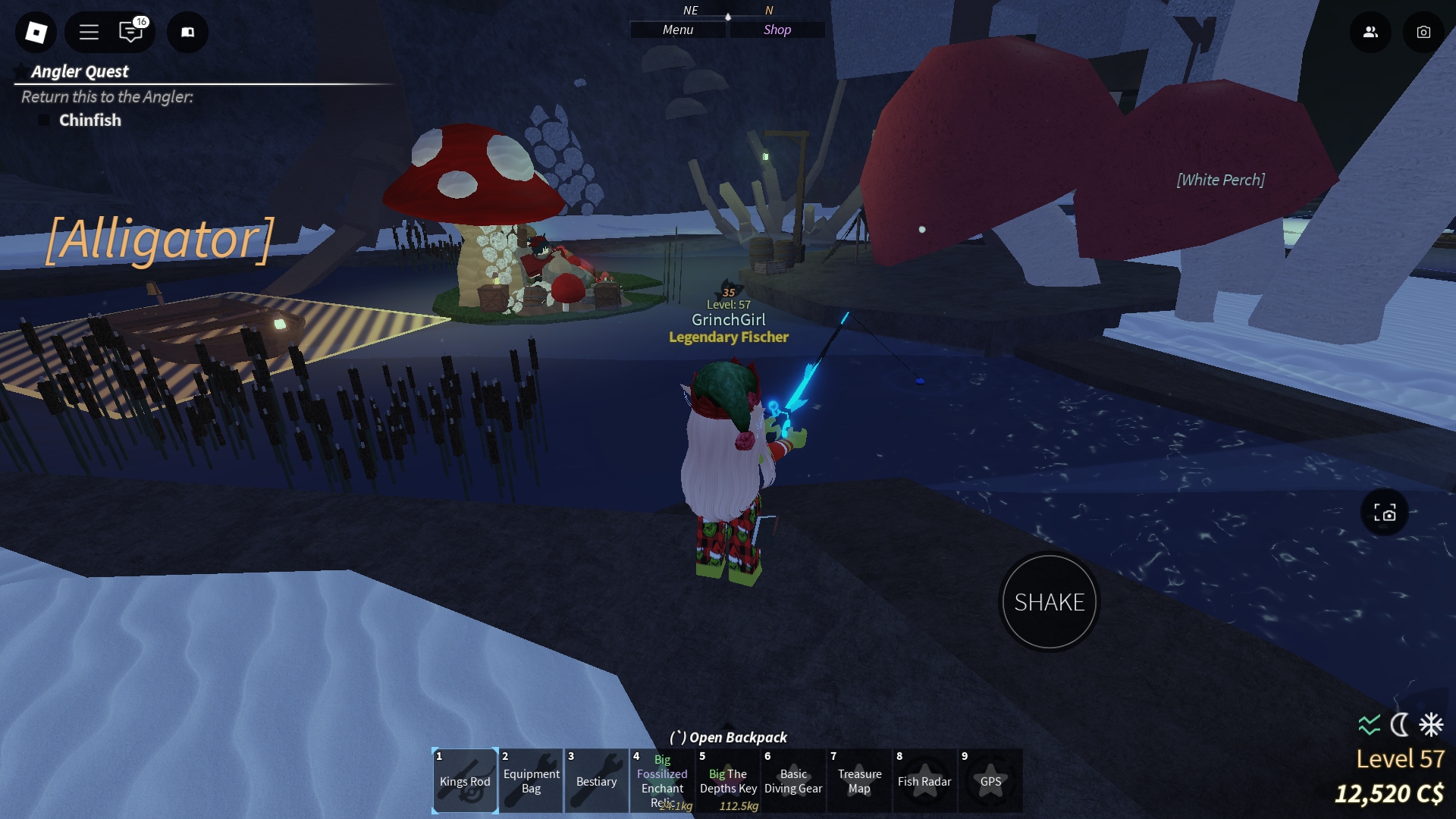This screenshot has height=819, width=1456.
Task: Open the GPS in hotbar slot 9
Action: coord(991,780)
